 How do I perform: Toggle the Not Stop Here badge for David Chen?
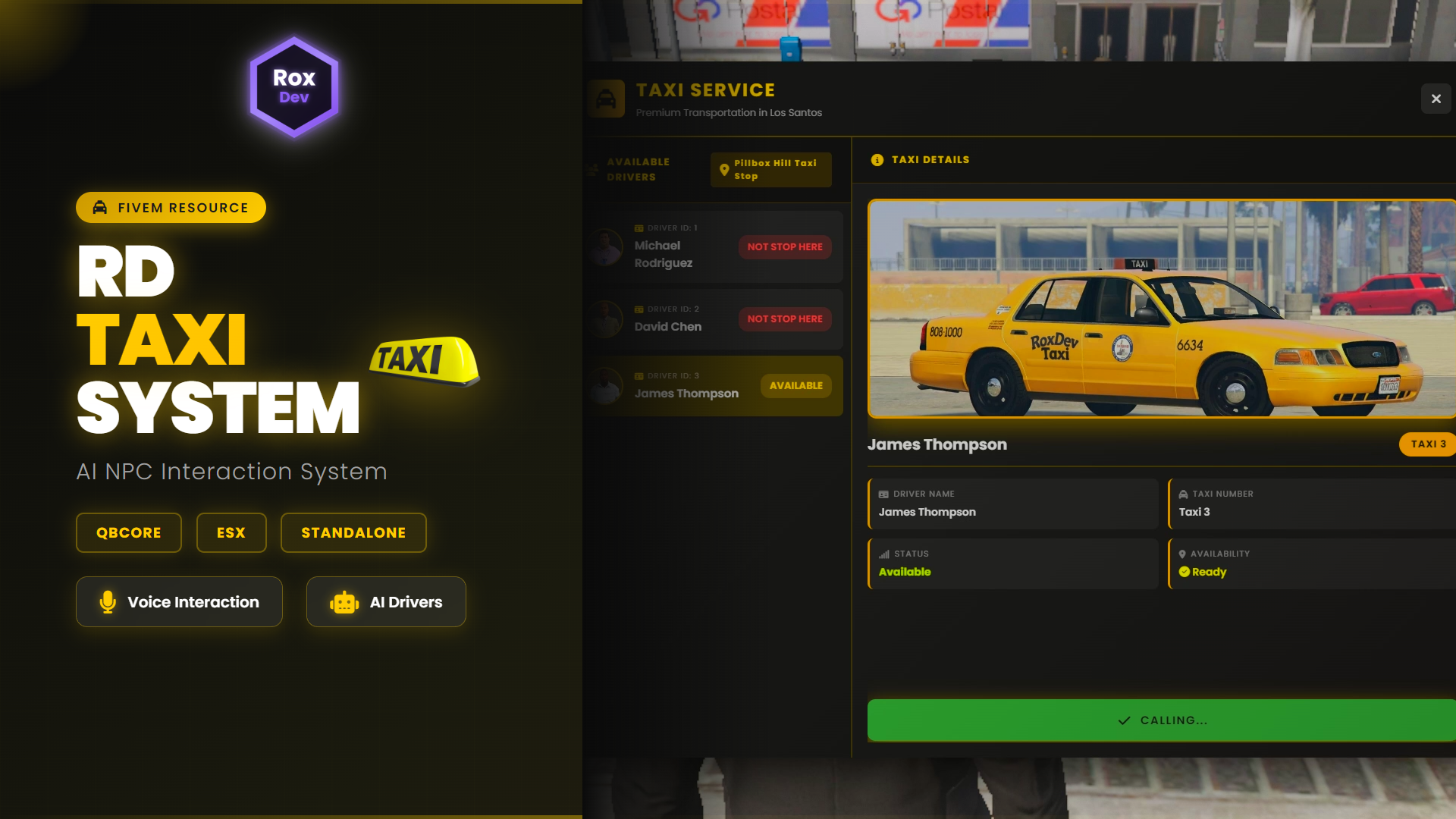[x=784, y=318]
